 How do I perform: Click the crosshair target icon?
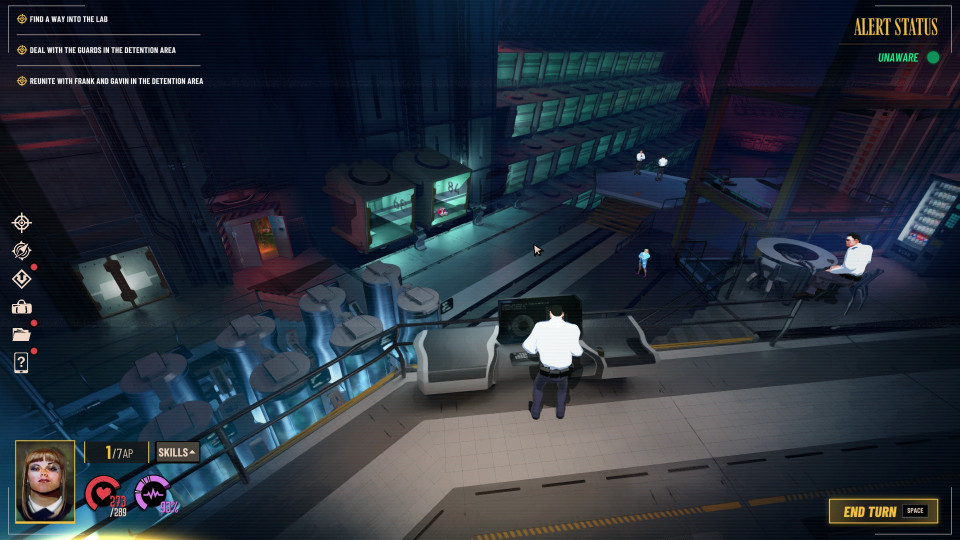[21, 222]
